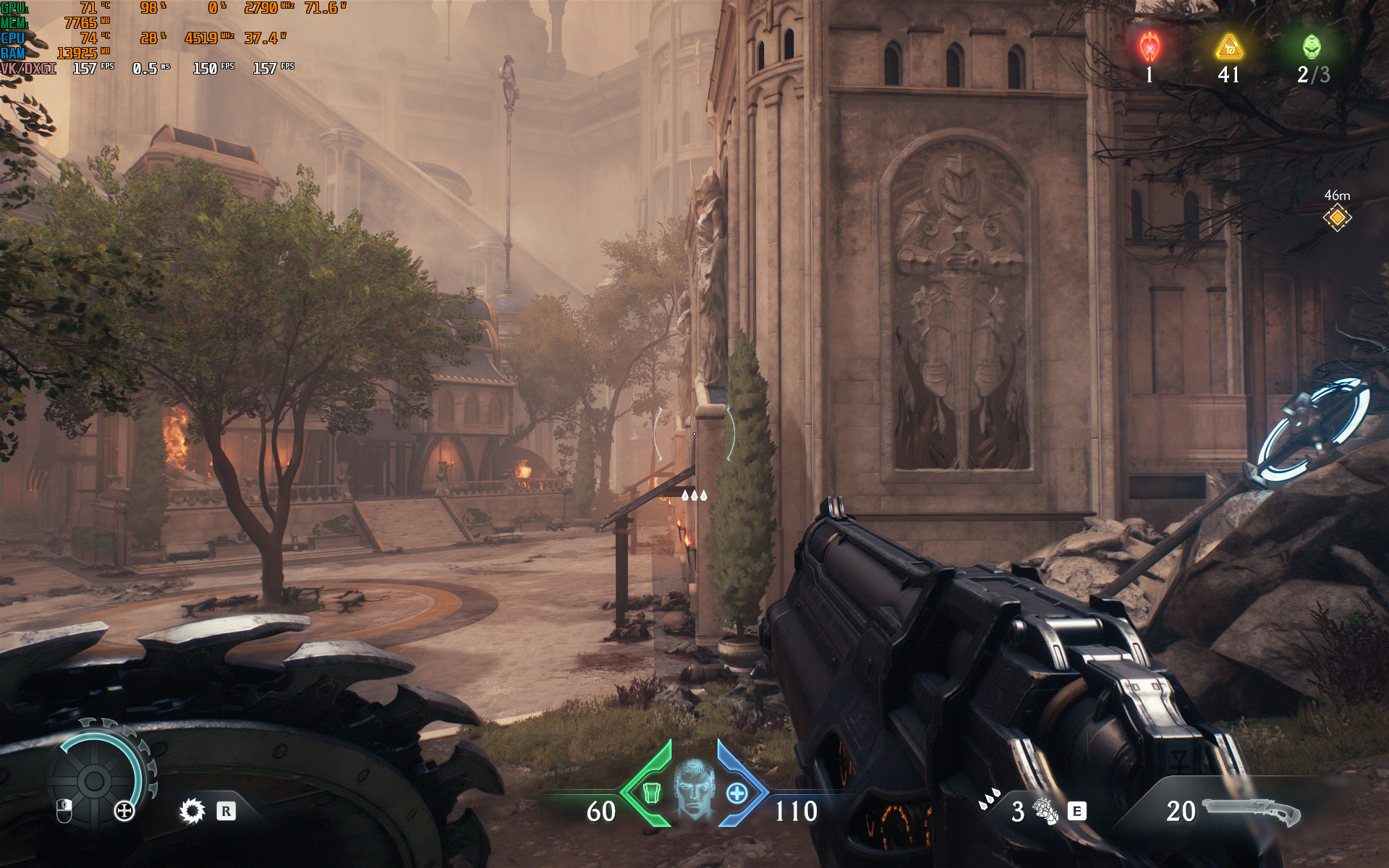Click the green demon secrets icon

pyautogui.click(x=1312, y=47)
